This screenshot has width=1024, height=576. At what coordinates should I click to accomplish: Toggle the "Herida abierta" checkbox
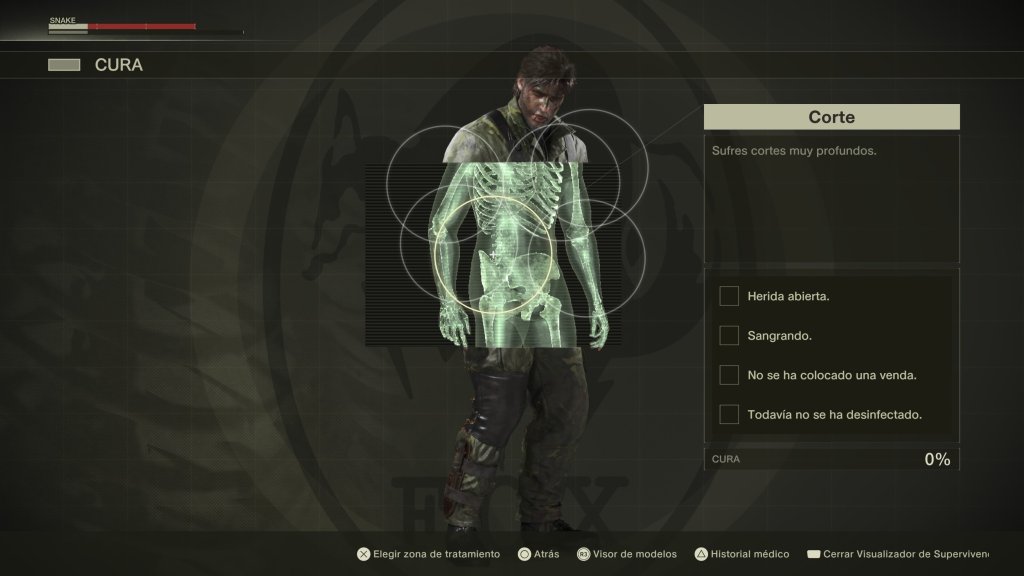pos(729,296)
